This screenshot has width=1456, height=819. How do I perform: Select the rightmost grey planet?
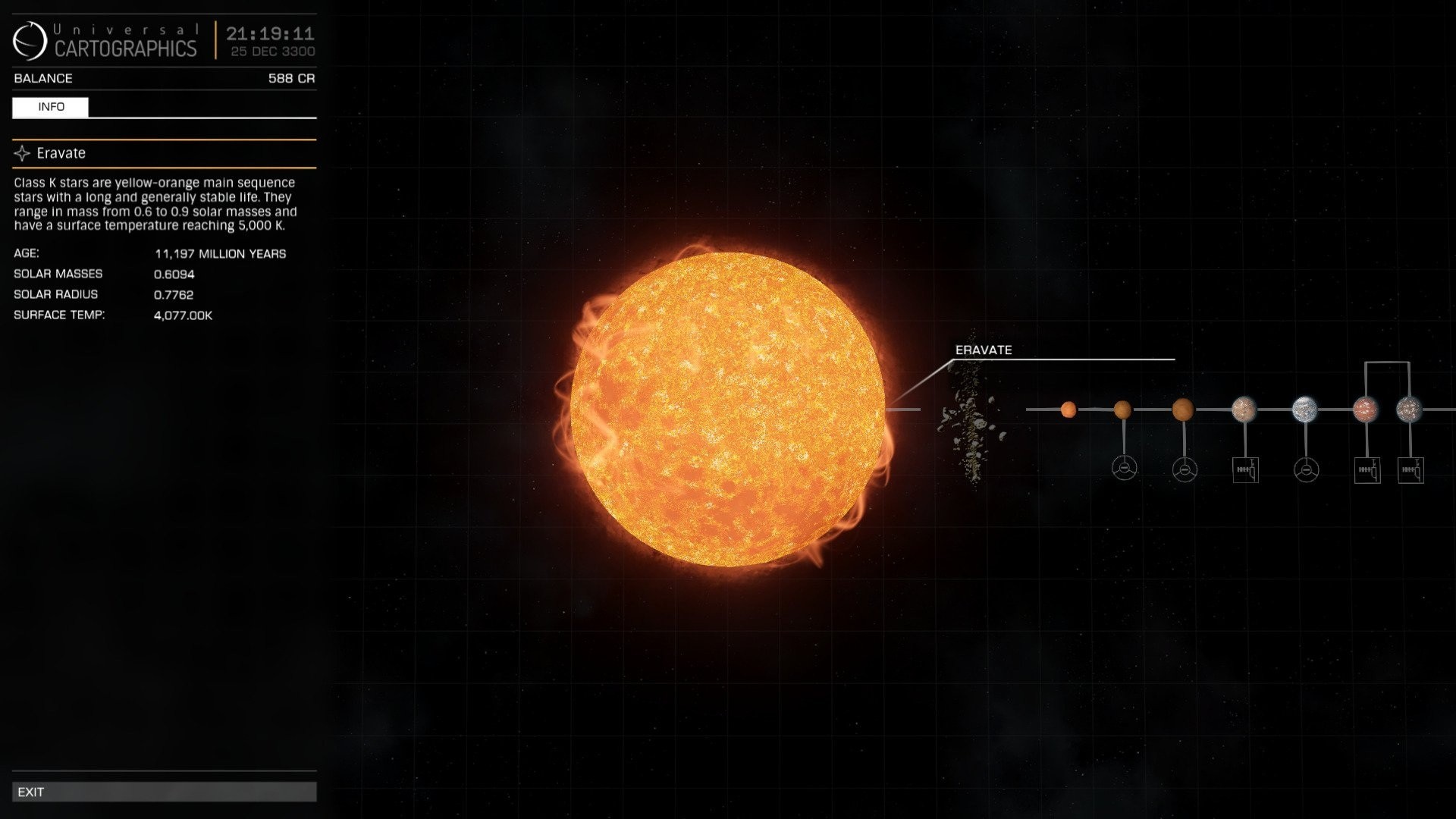(1410, 409)
